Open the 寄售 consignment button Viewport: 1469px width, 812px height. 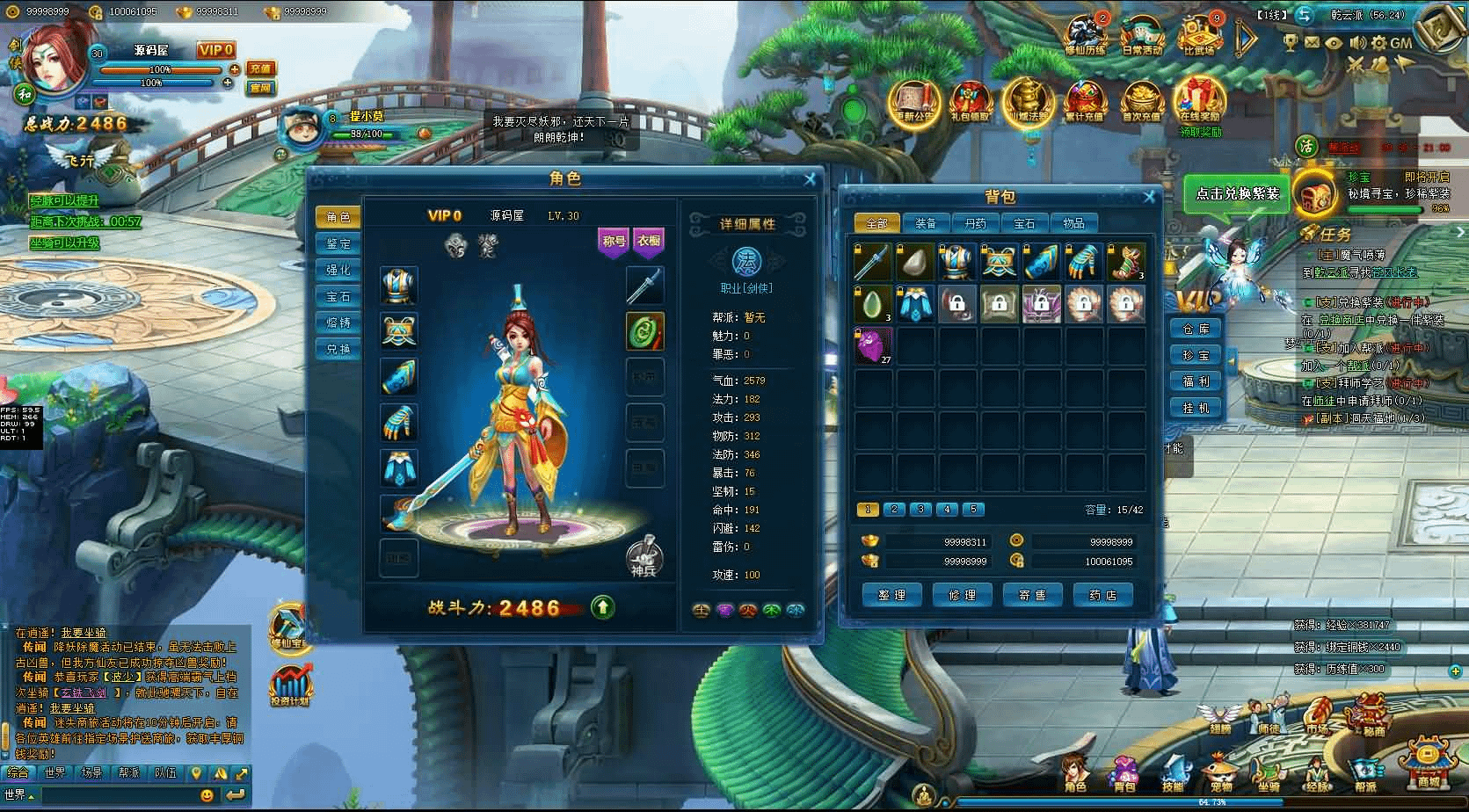1032,595
